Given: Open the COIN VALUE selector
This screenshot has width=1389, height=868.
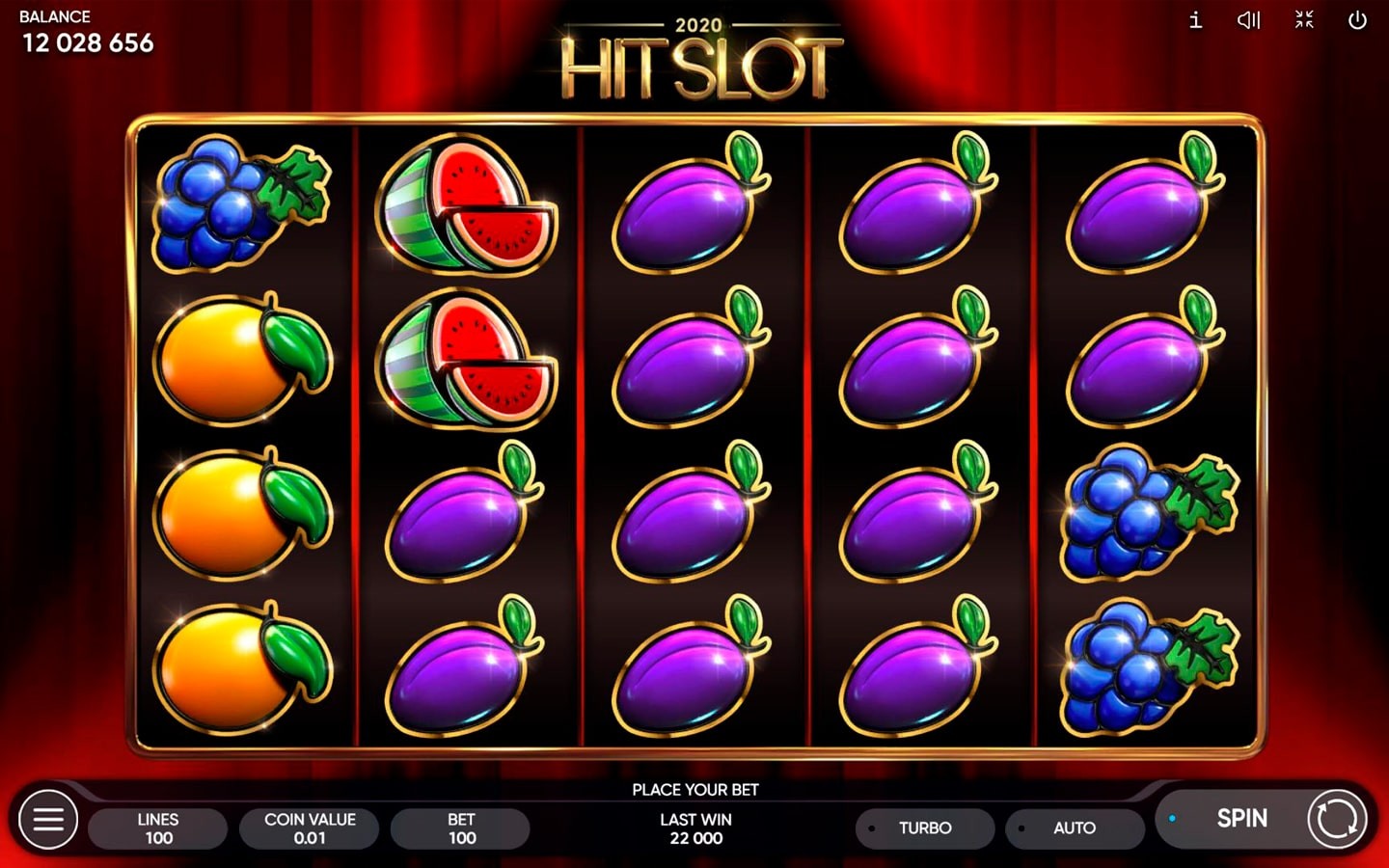Looking at the screenshot, I should click(x=310, y=827).
